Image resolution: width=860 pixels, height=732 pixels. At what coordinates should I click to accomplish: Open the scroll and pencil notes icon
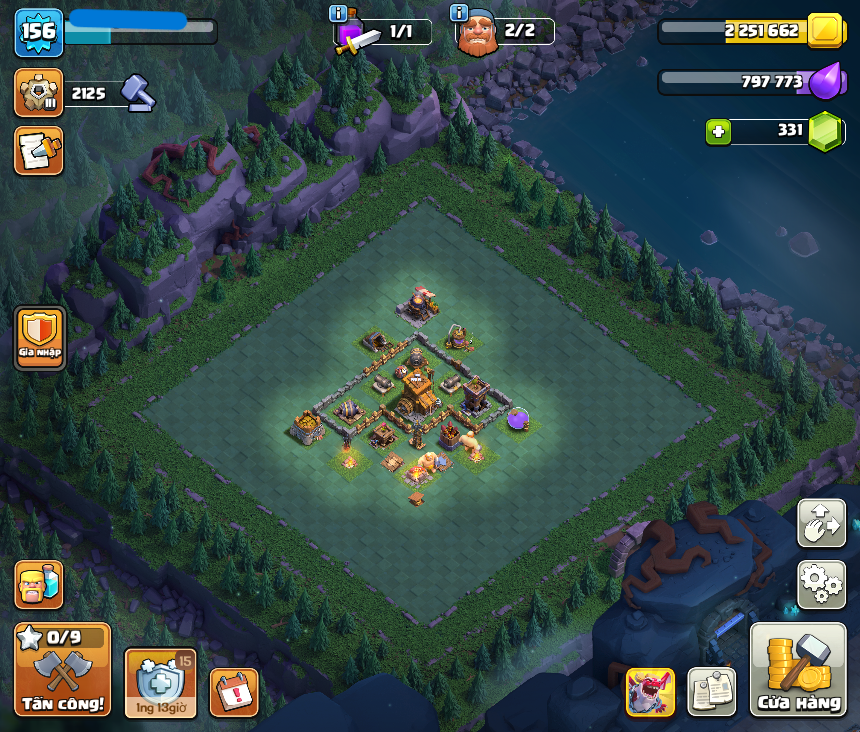pos(39,150)
